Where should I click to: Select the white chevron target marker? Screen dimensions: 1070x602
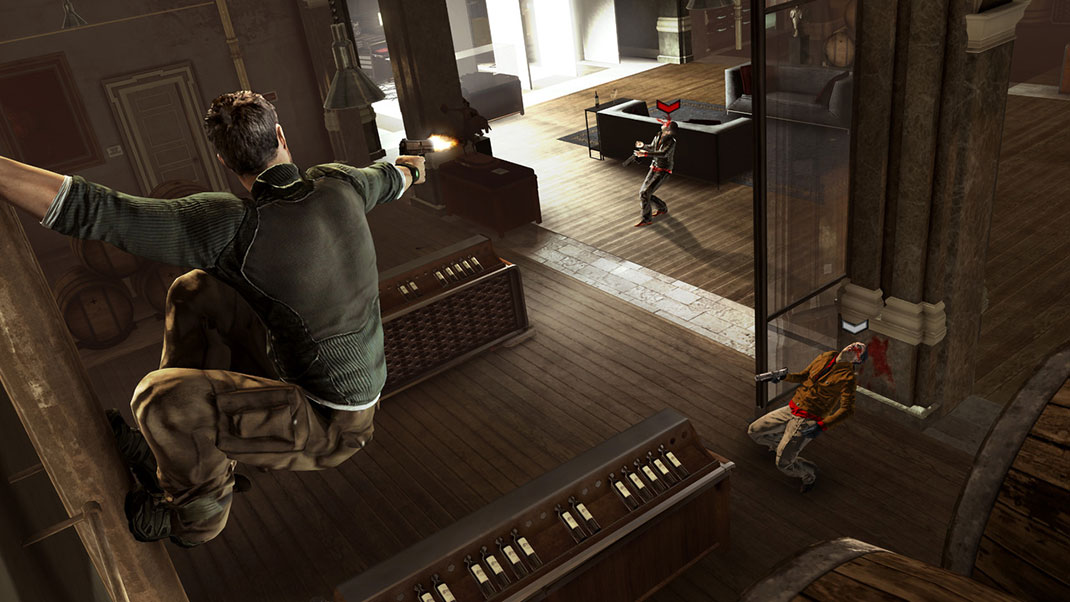pos(854,327)
